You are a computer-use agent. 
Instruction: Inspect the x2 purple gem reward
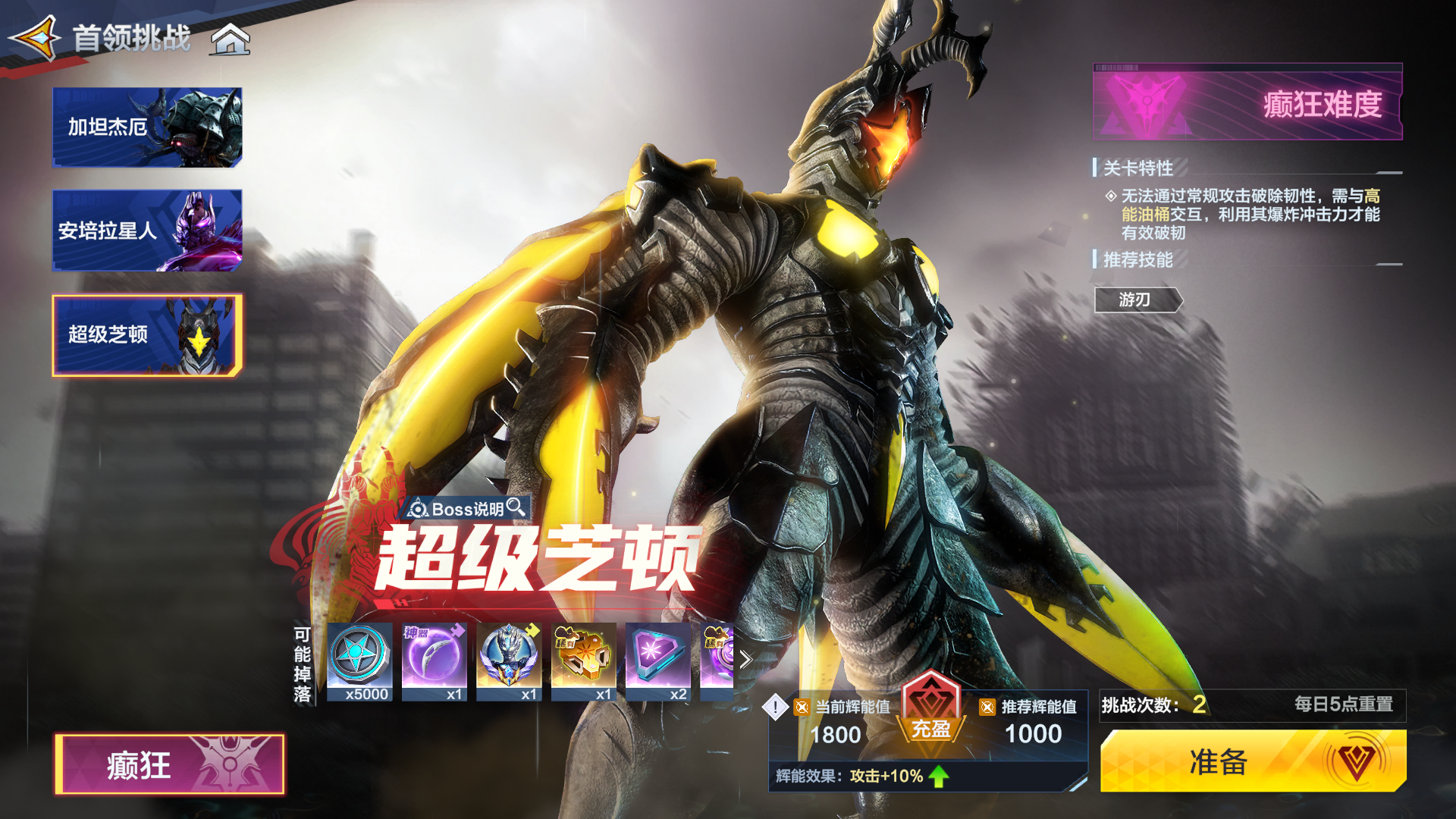658,661
